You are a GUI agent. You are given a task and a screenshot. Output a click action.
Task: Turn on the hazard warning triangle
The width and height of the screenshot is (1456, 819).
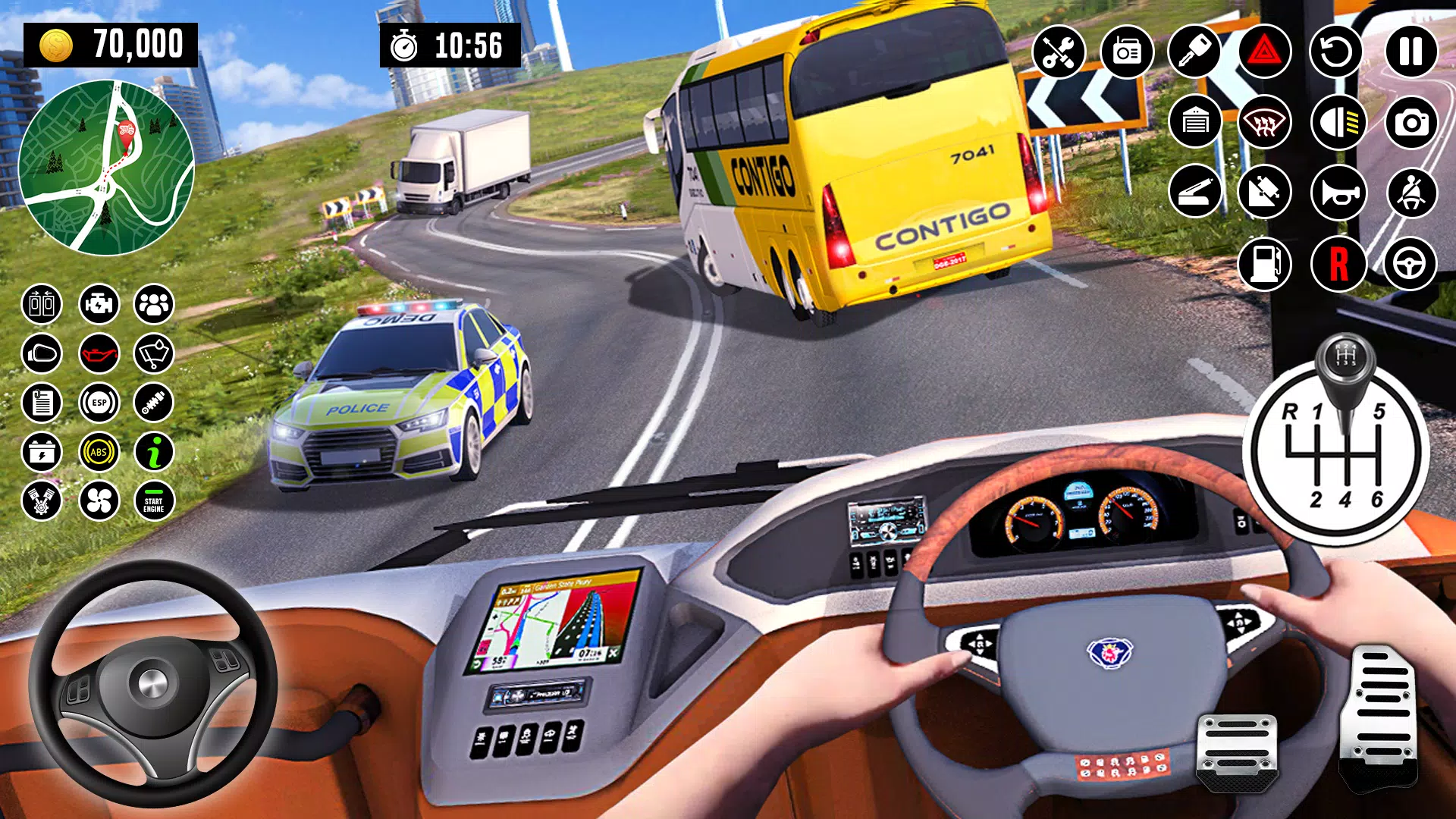tap(1264, 52)
